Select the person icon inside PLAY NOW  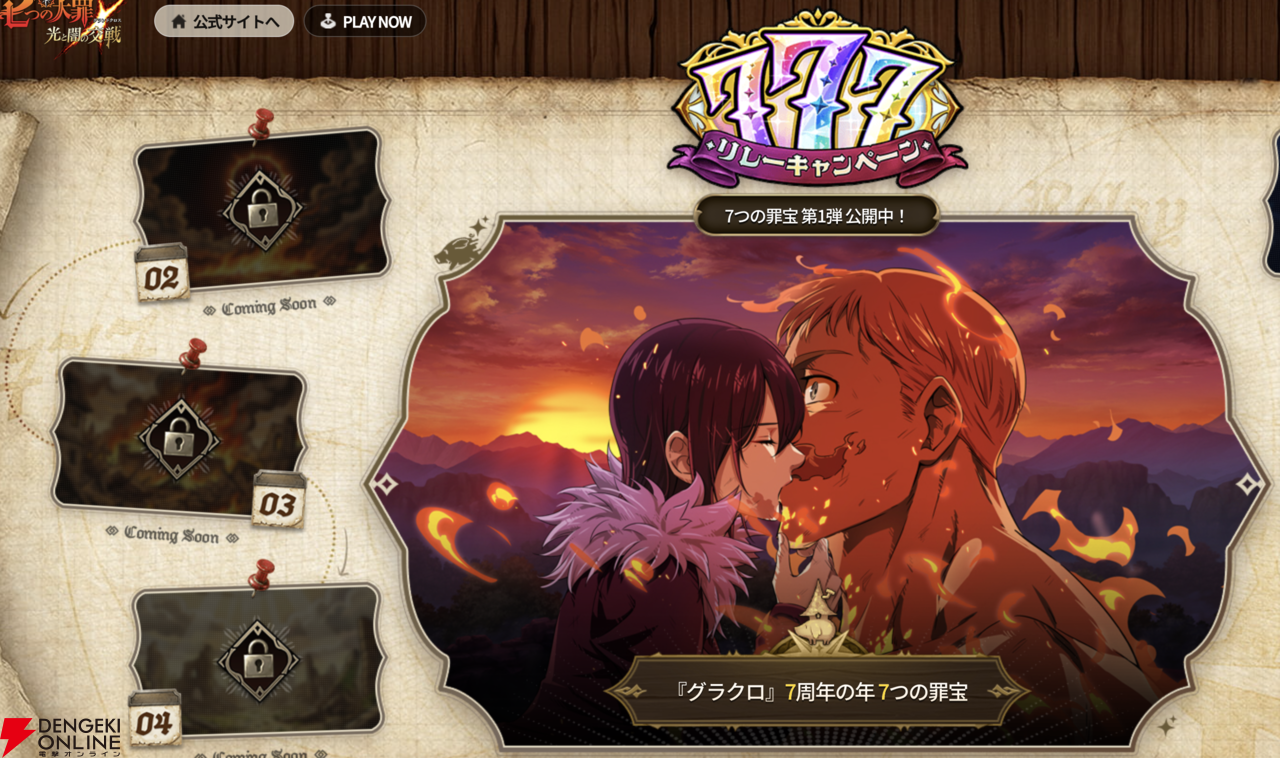click(x=327, y=21)
